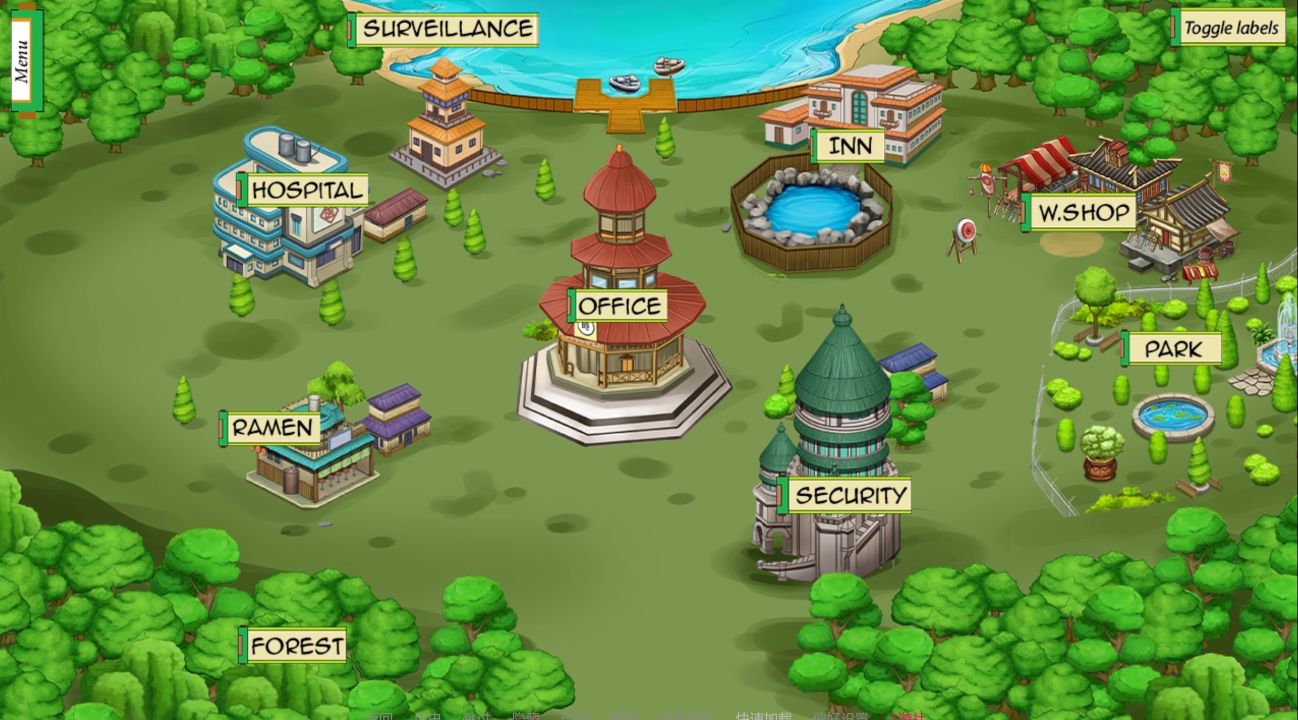Enter the Office from its label
The height and width of the screenshot is (720, 1298).
pos(619,306)
